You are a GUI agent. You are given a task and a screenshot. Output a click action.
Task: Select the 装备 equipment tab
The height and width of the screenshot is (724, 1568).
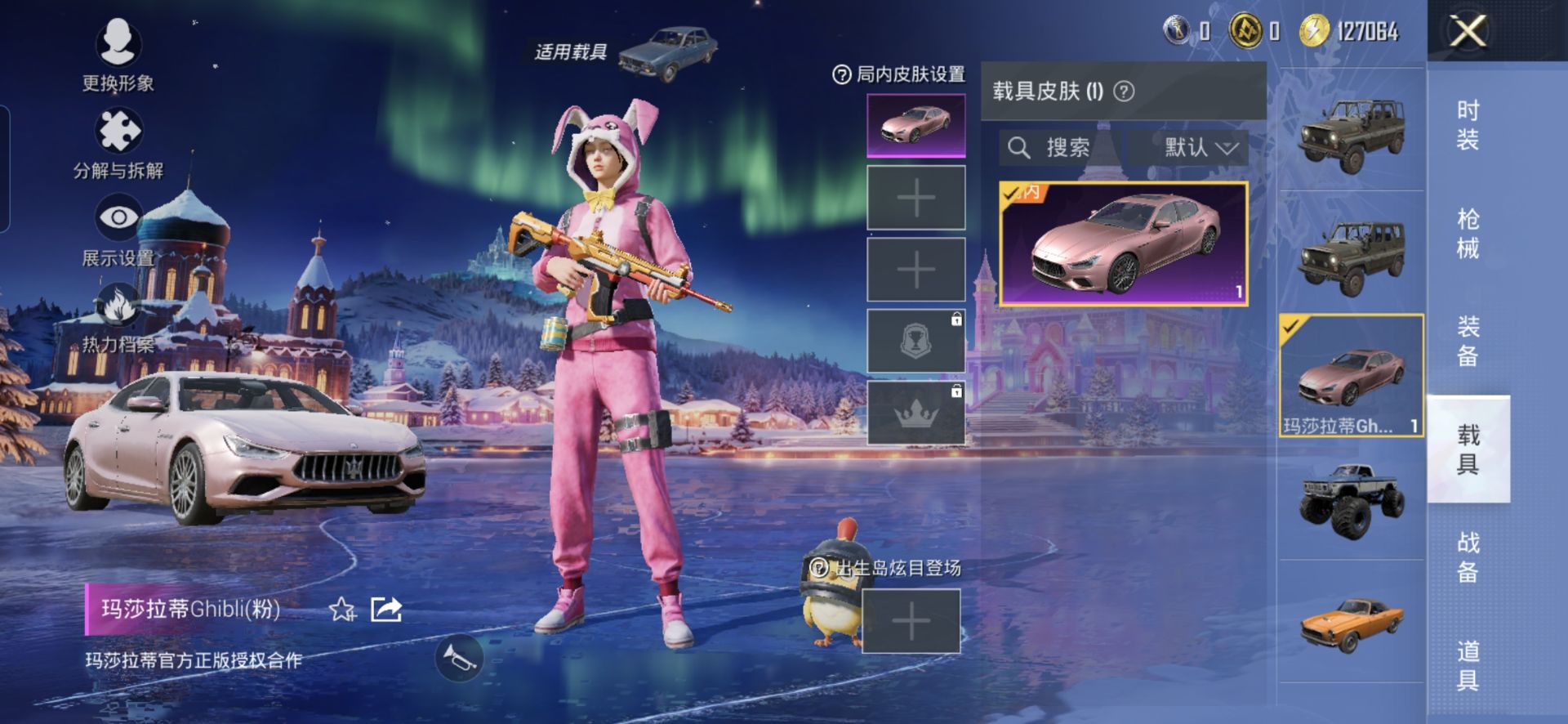coord(1468,342)
